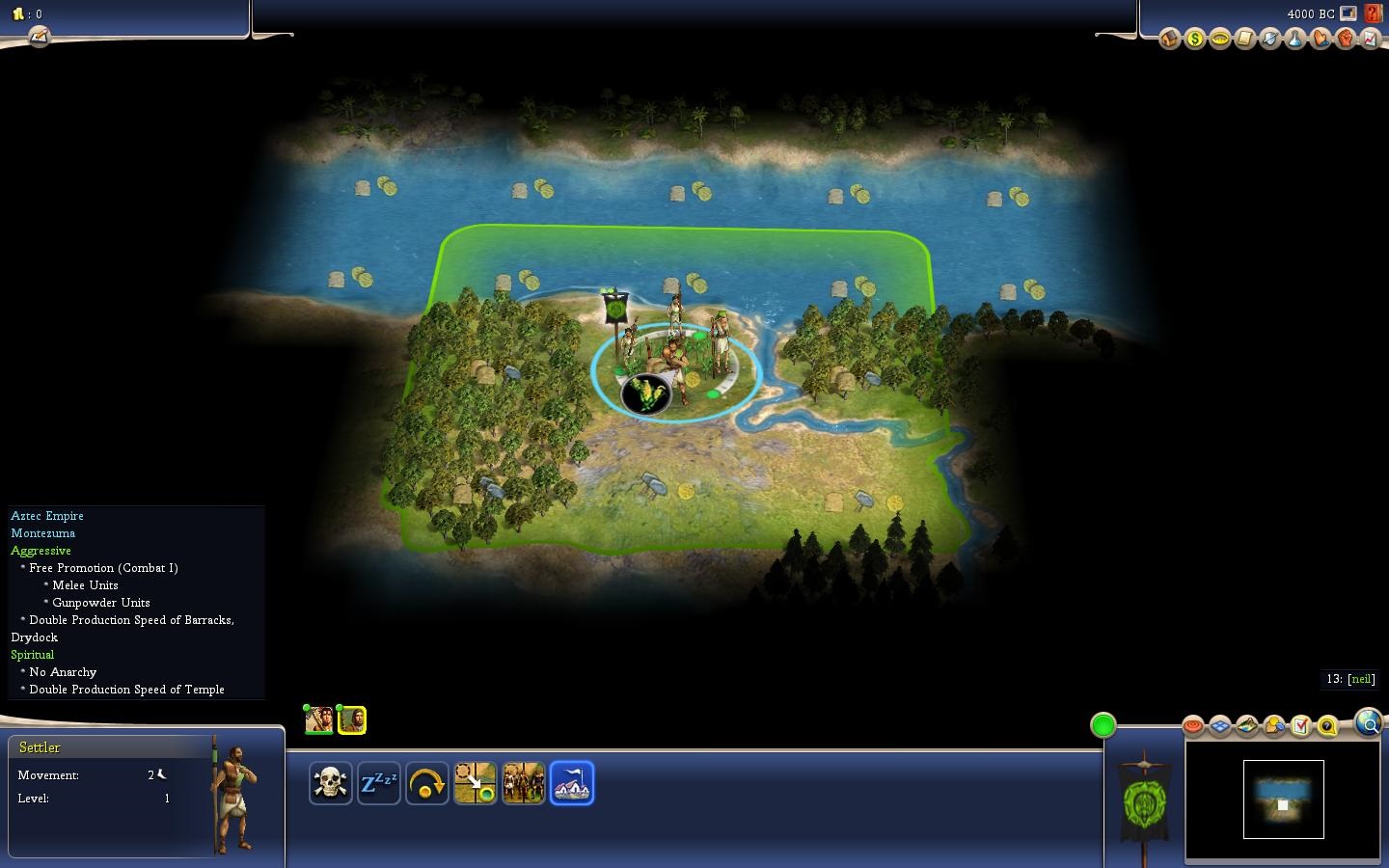1389x868 pixels.
Task: Open the Financial Advisor dollar icon
Action: coord(1194,39)
